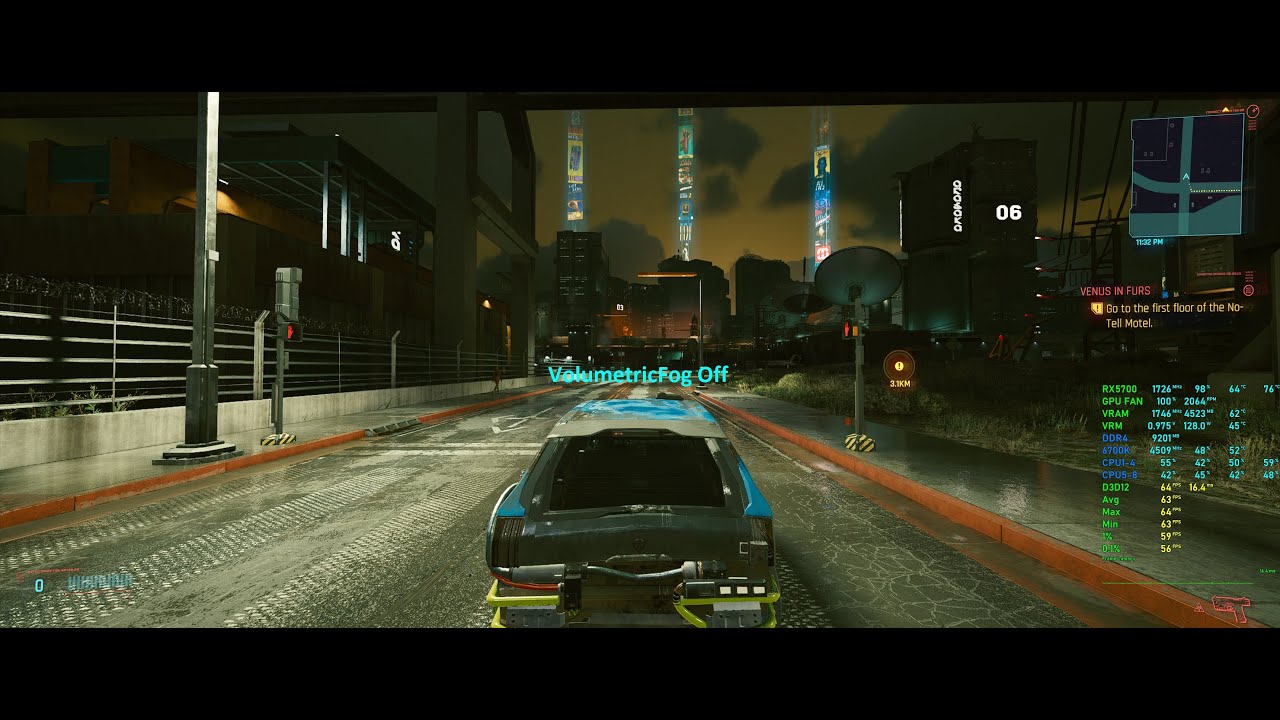Click the red warning triangle near the pistol
The height and width of the screenshot is (720, 1280).
[x=1197, y=606]
